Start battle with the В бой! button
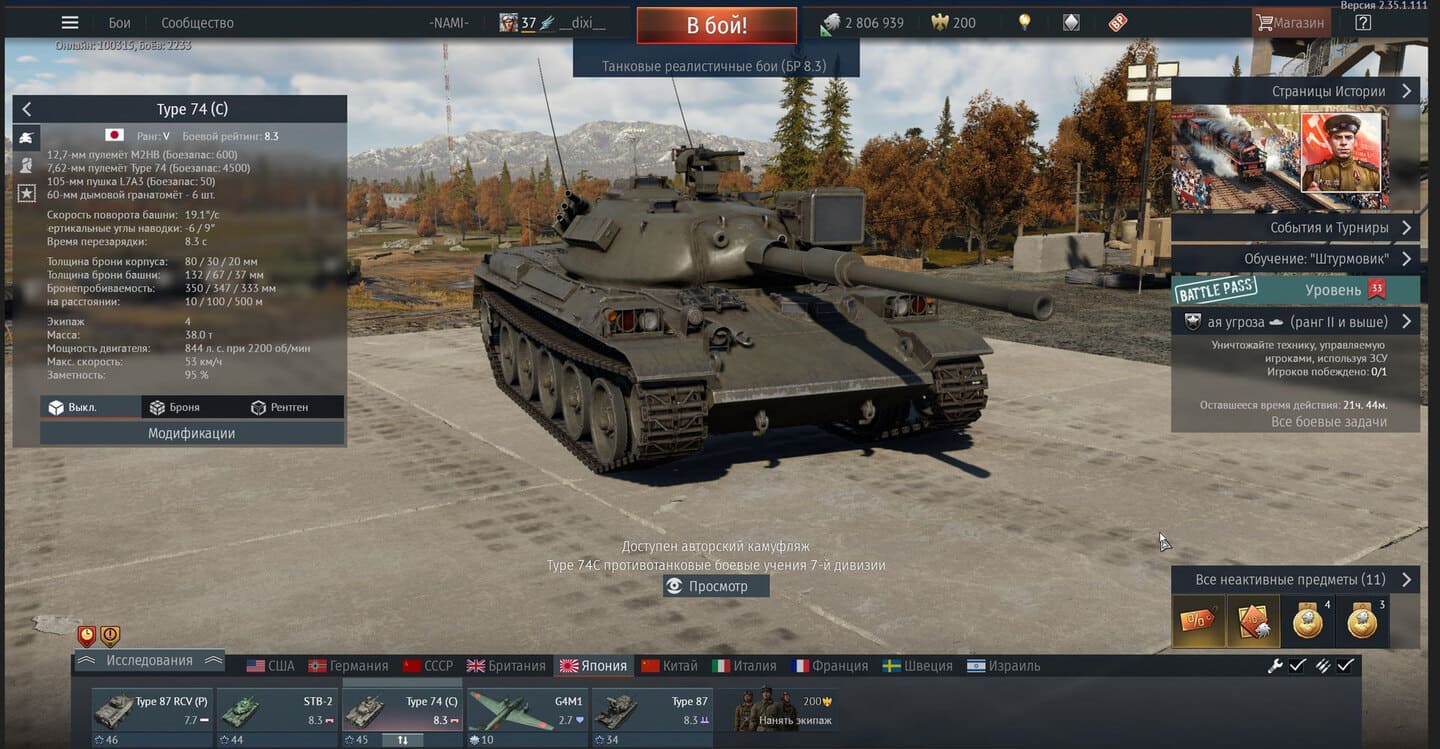 [716, 25]
